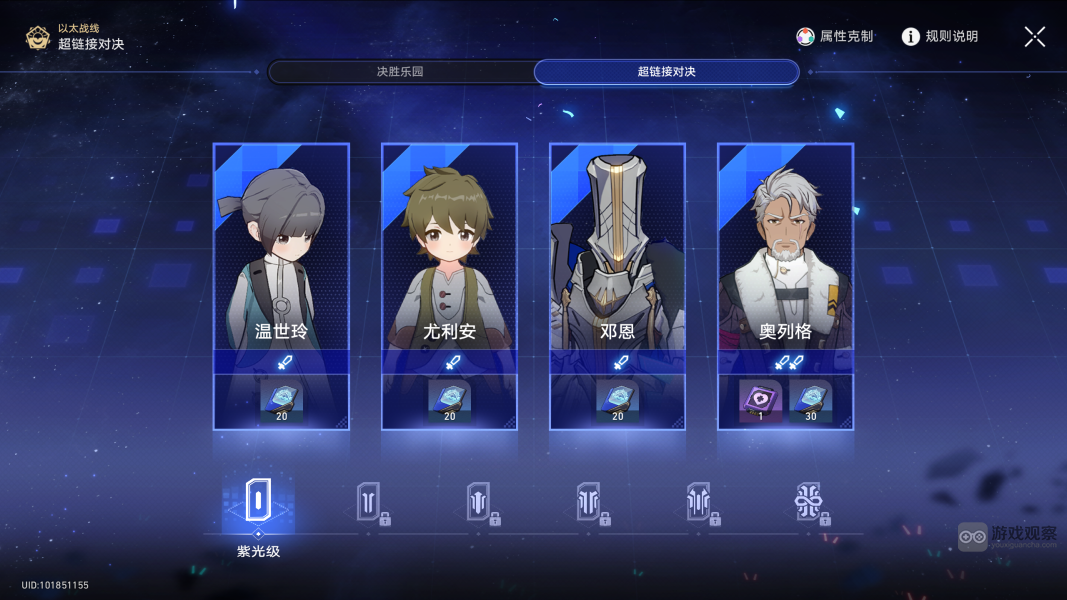Switch to the 决胜乐园 tab
Image resolution: width=1067 pixels, height=600 pixels.
pyautogui.click(x=400, y=72)
